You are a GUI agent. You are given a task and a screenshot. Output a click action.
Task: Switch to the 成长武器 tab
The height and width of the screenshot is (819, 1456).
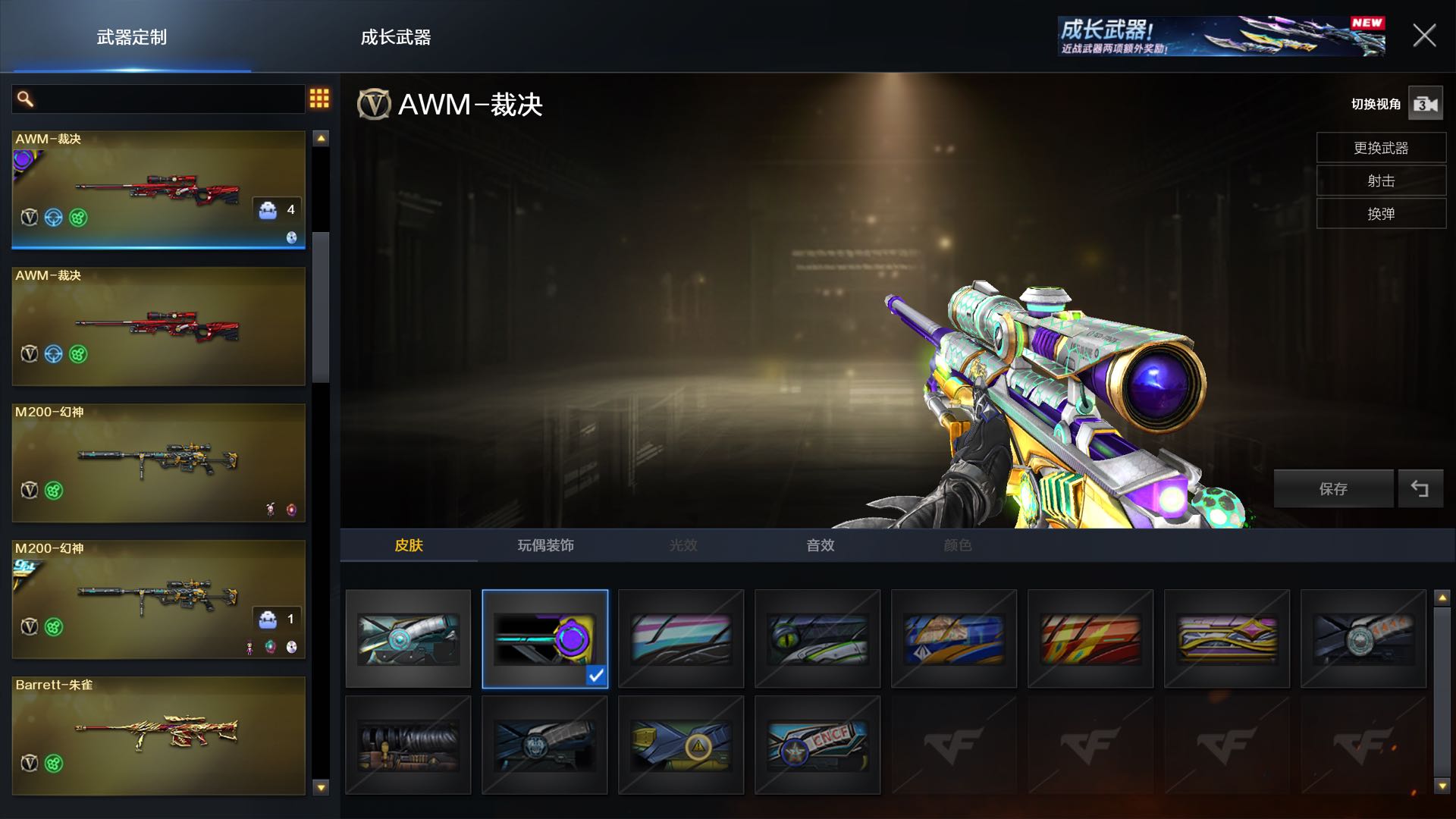click(395, 37)
